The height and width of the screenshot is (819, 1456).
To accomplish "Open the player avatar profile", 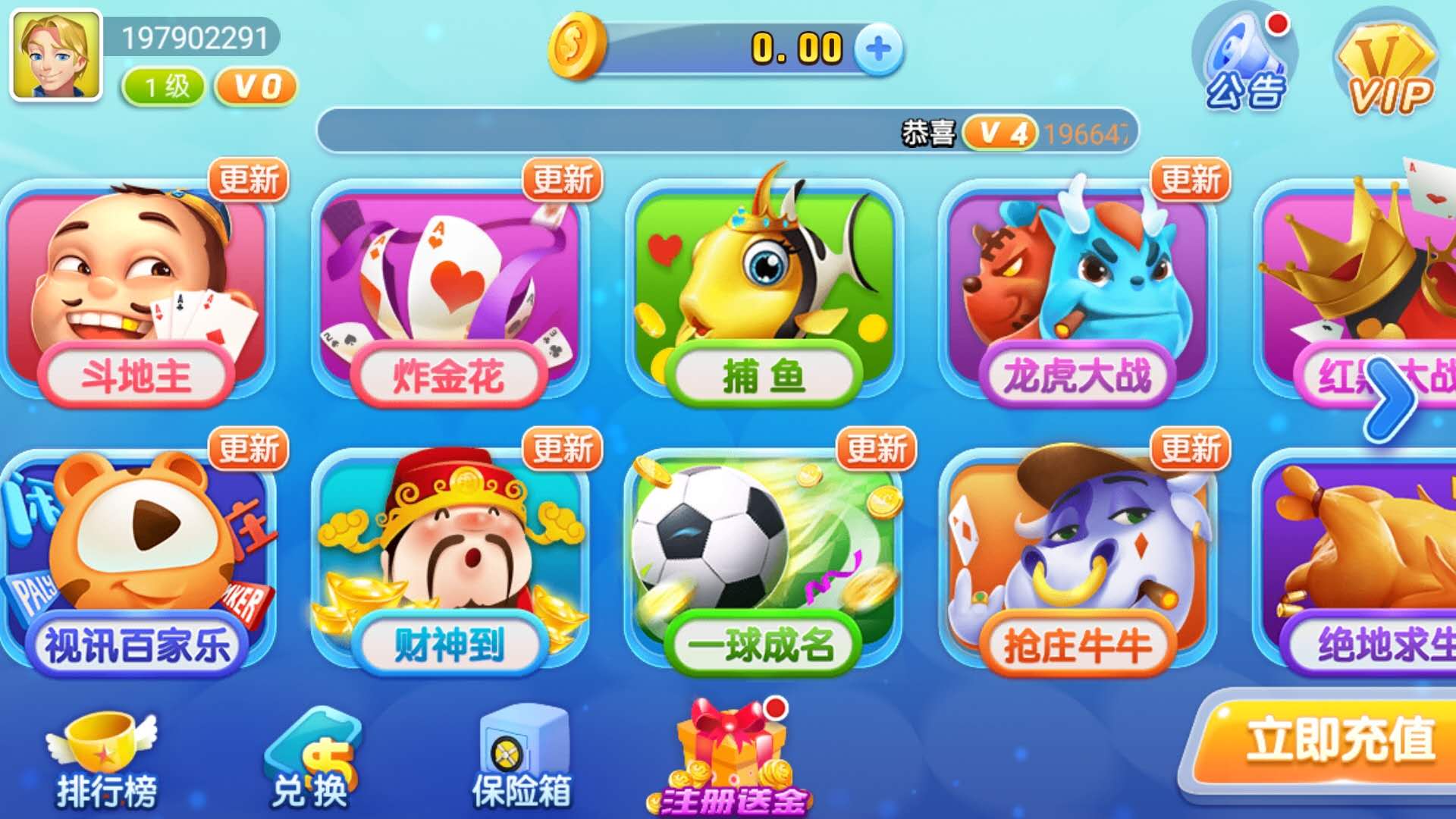I will tap(55, 55).
